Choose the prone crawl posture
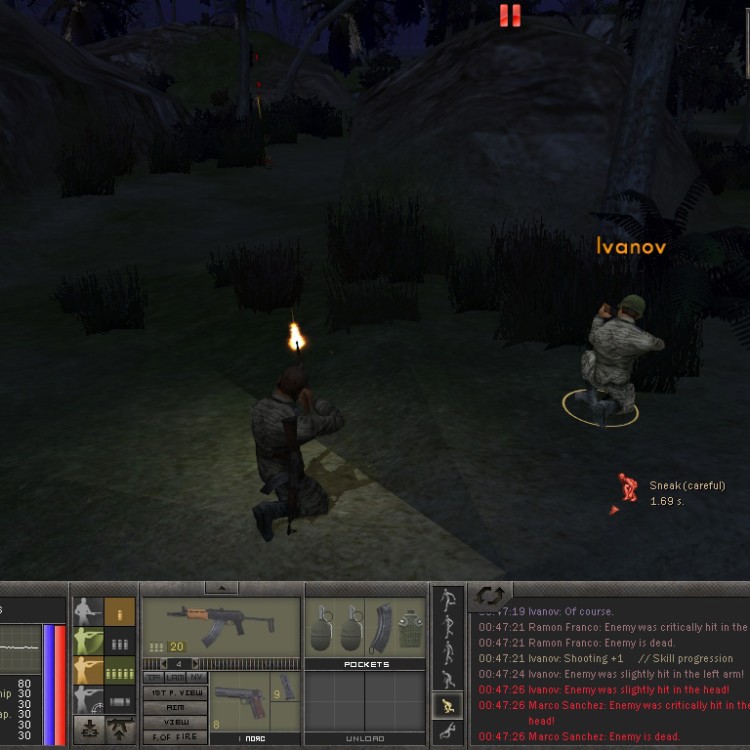This screenshot has height=750, width=750. point(448,732)
